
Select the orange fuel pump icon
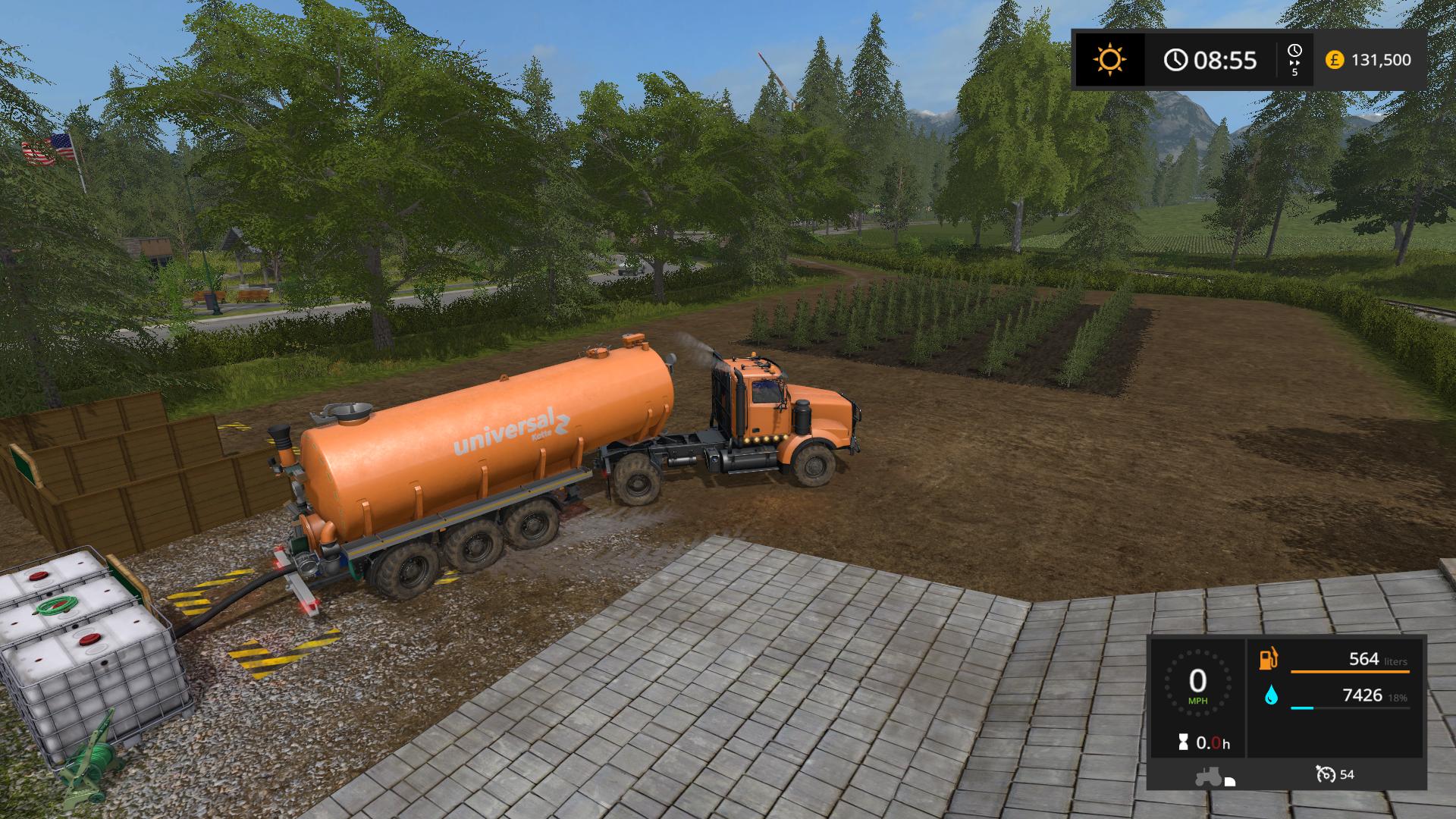(x=1268, y=658)
